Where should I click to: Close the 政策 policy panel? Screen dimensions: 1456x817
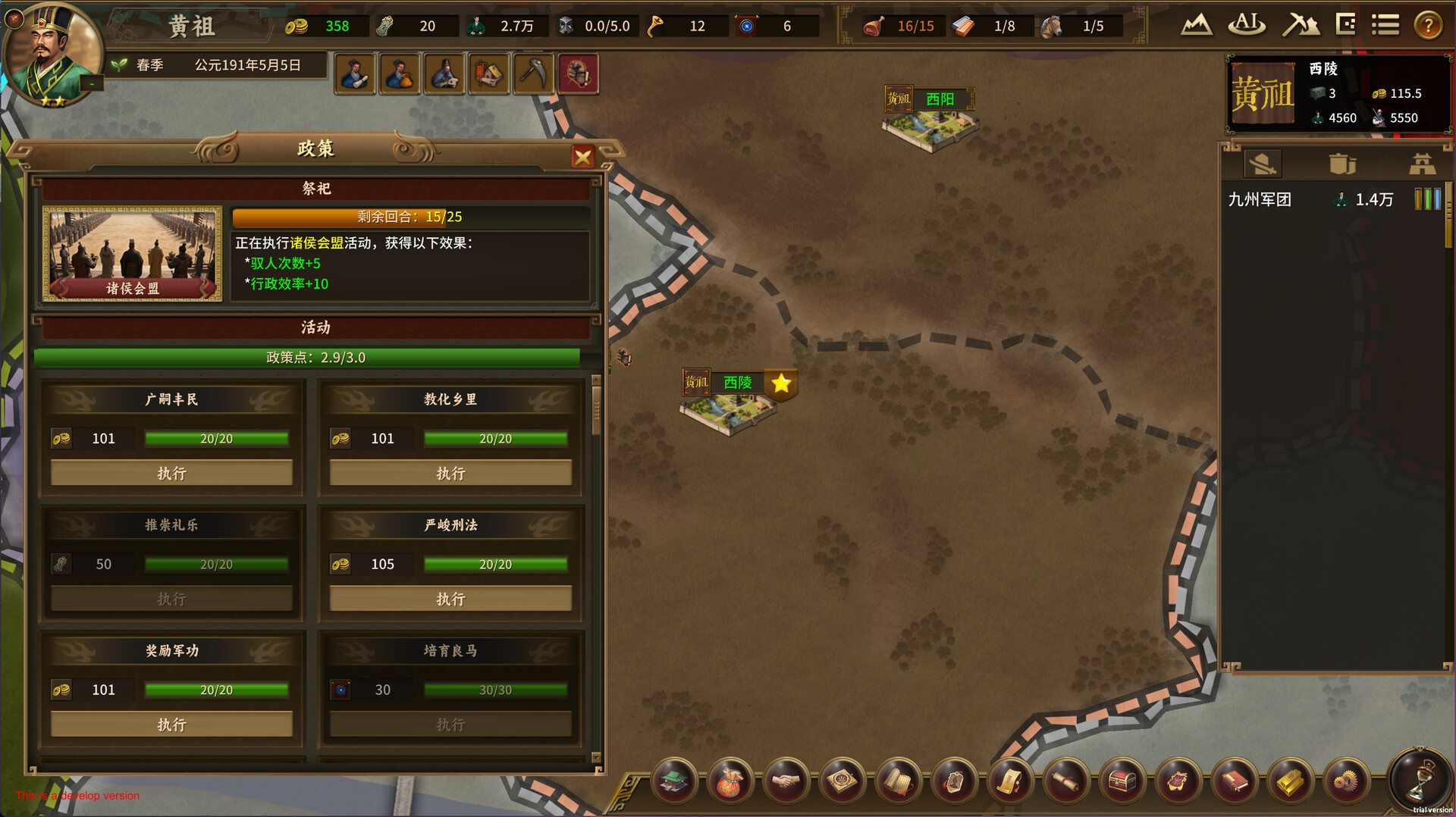click(582, 157)
